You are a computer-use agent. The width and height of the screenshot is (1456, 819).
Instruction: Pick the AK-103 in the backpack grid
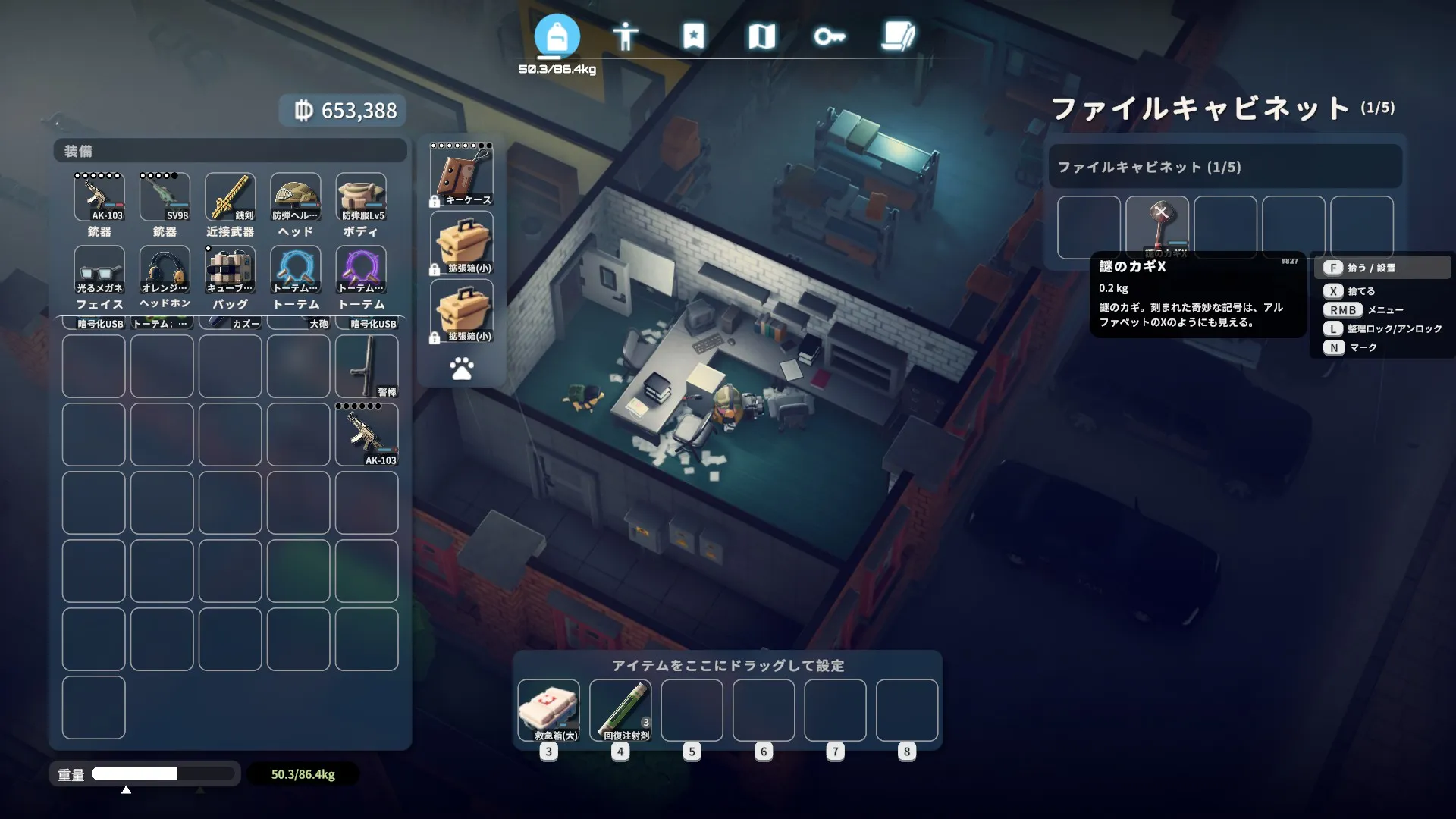(367, 435)
